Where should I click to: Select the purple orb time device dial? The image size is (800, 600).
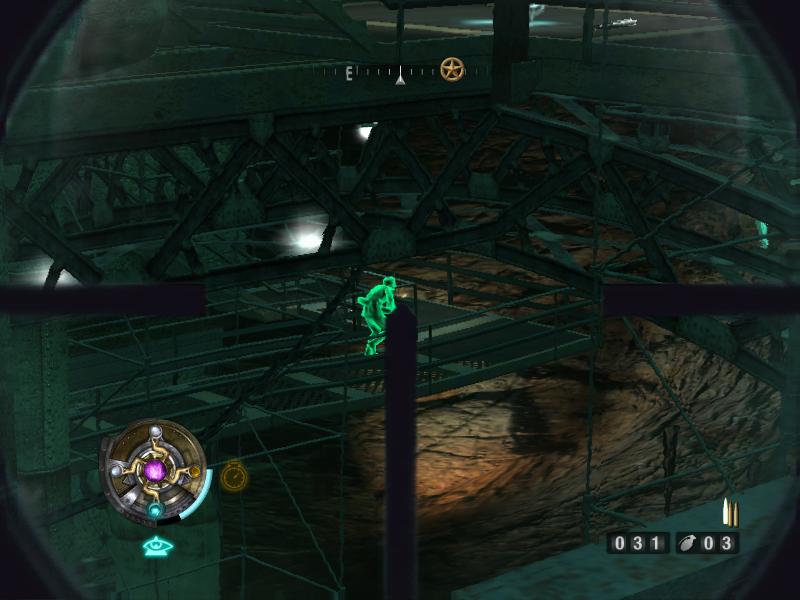click(x=155, y=469)
